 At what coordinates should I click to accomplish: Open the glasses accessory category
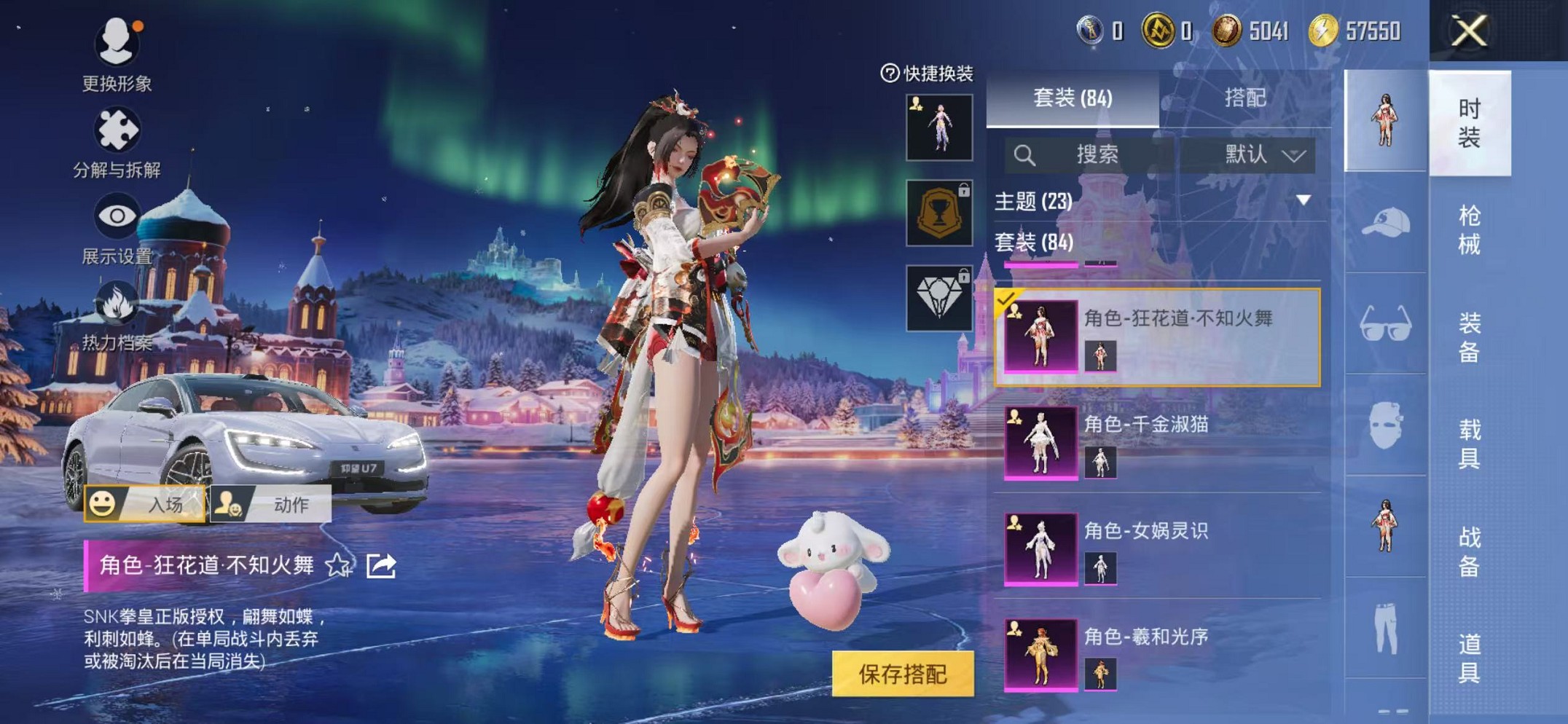[1385, 324]
